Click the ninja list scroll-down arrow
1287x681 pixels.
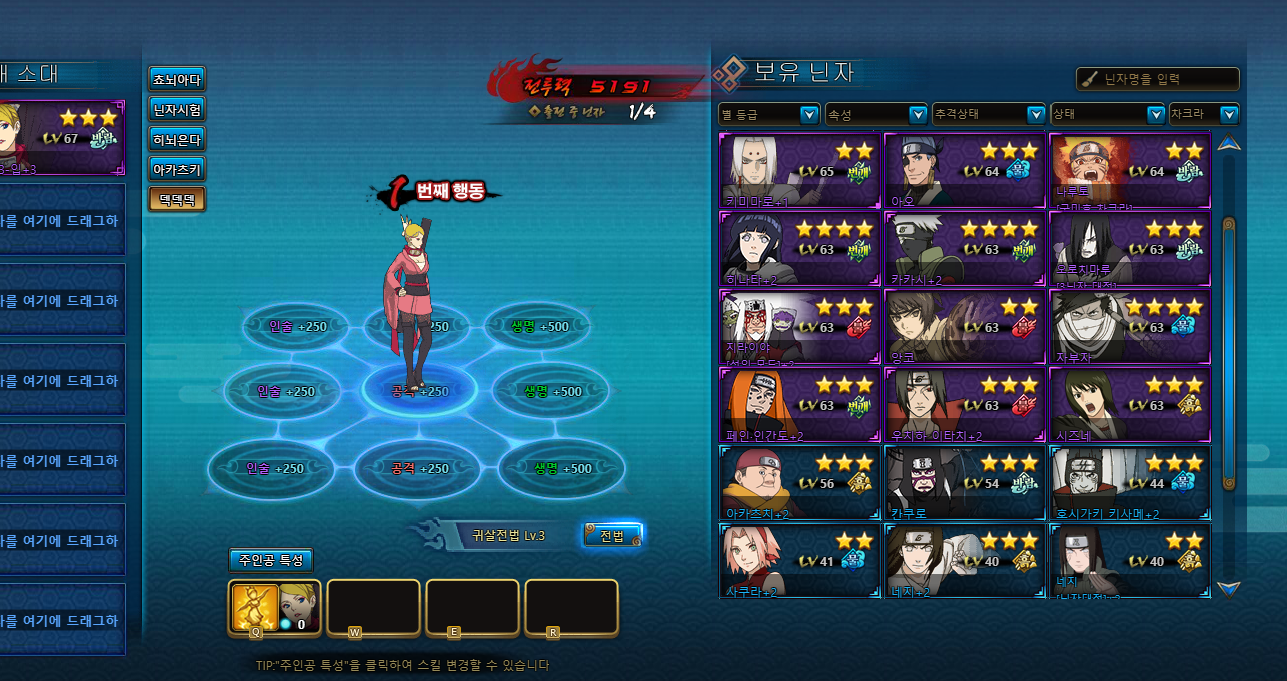point(1229,589)
